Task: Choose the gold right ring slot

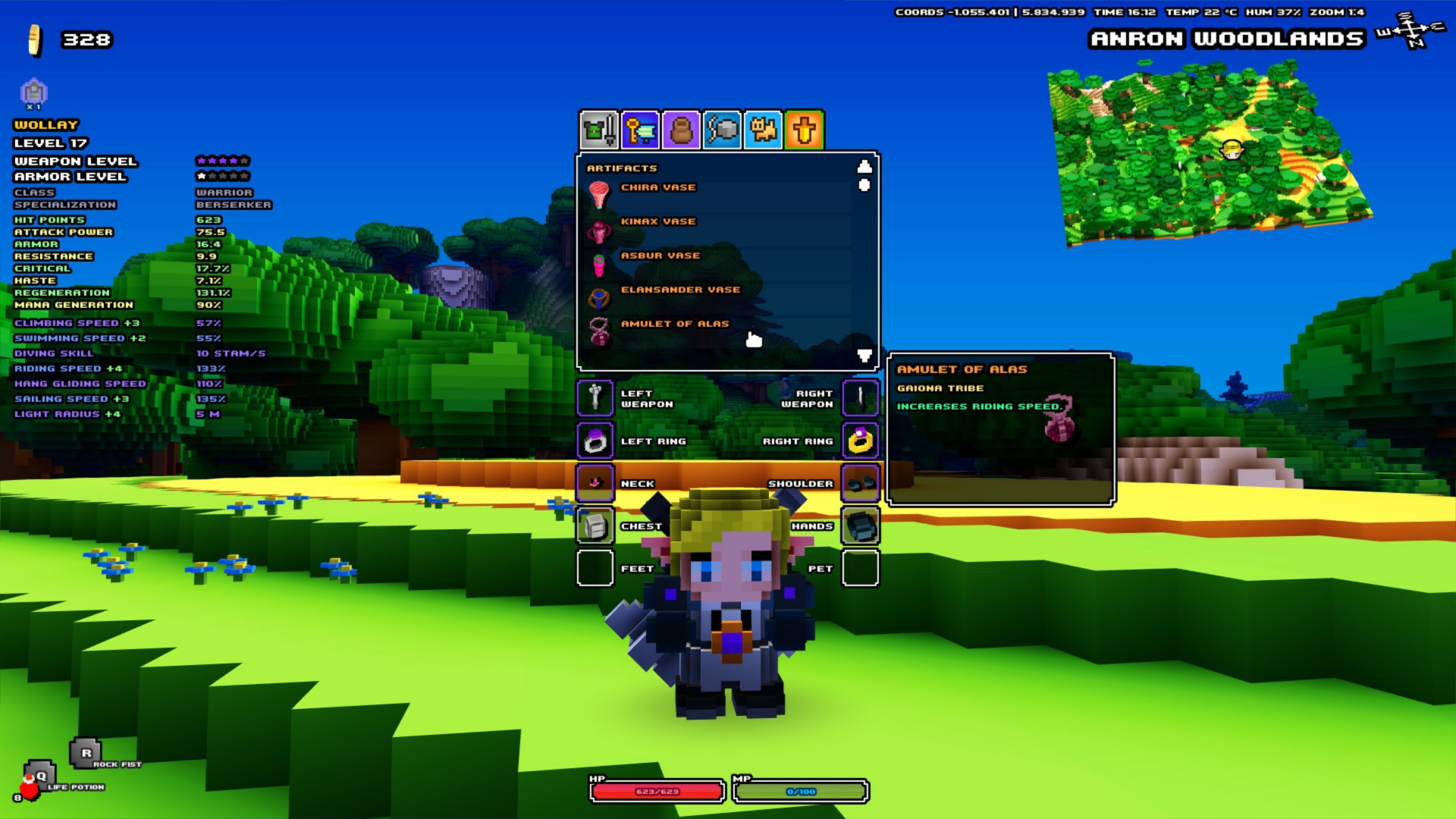Action: 860,441
